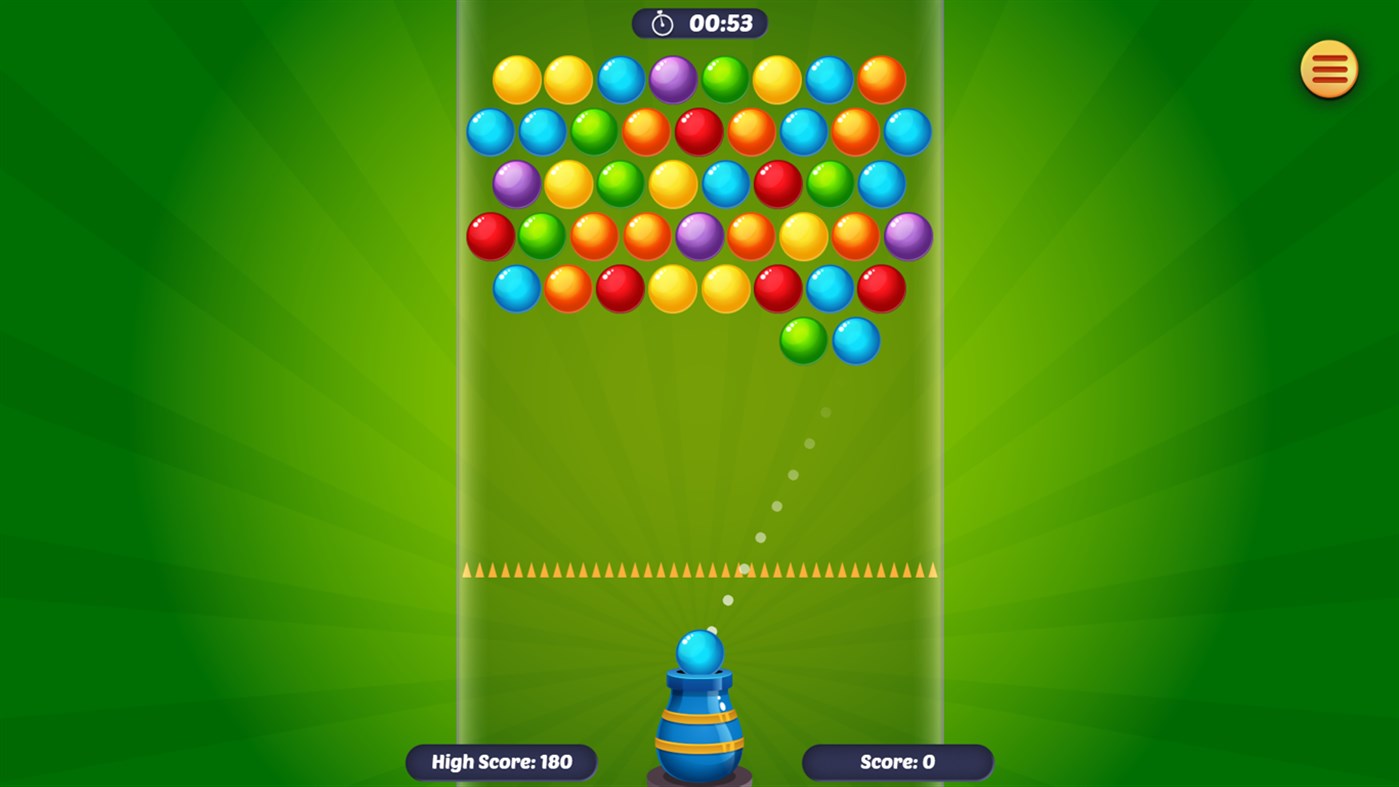Open the Score: 0 panel

coord(896,761)
